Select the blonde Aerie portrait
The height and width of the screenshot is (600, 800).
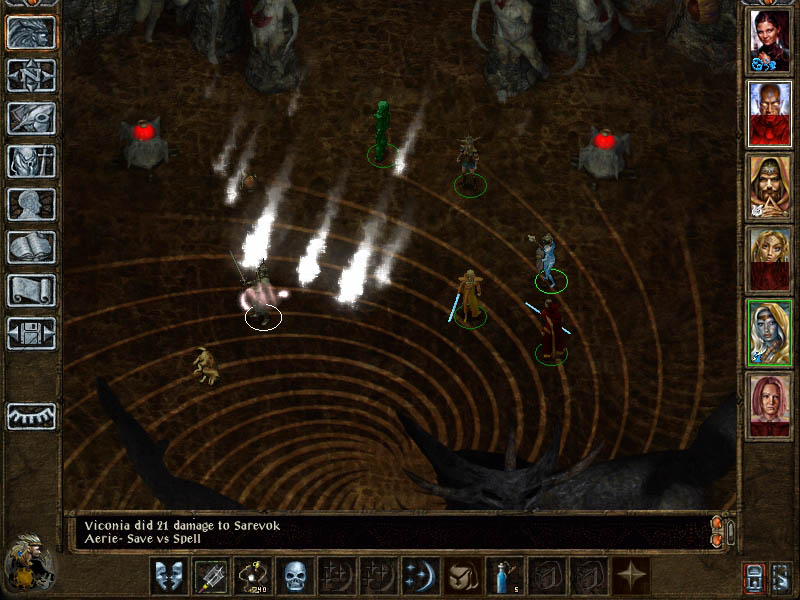coord(770,260)
